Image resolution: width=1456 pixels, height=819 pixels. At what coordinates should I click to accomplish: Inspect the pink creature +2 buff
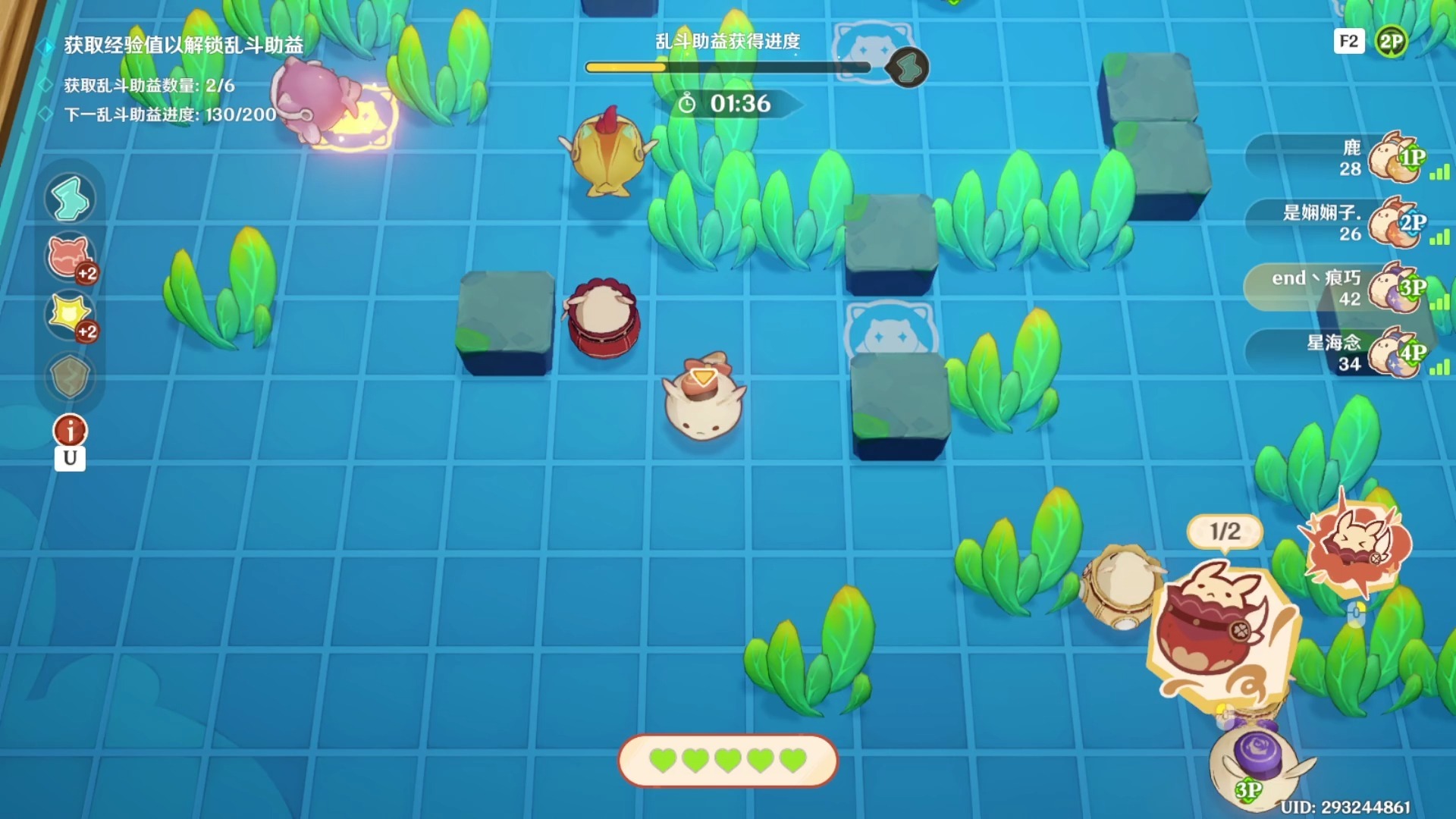[x=70, y=258]
